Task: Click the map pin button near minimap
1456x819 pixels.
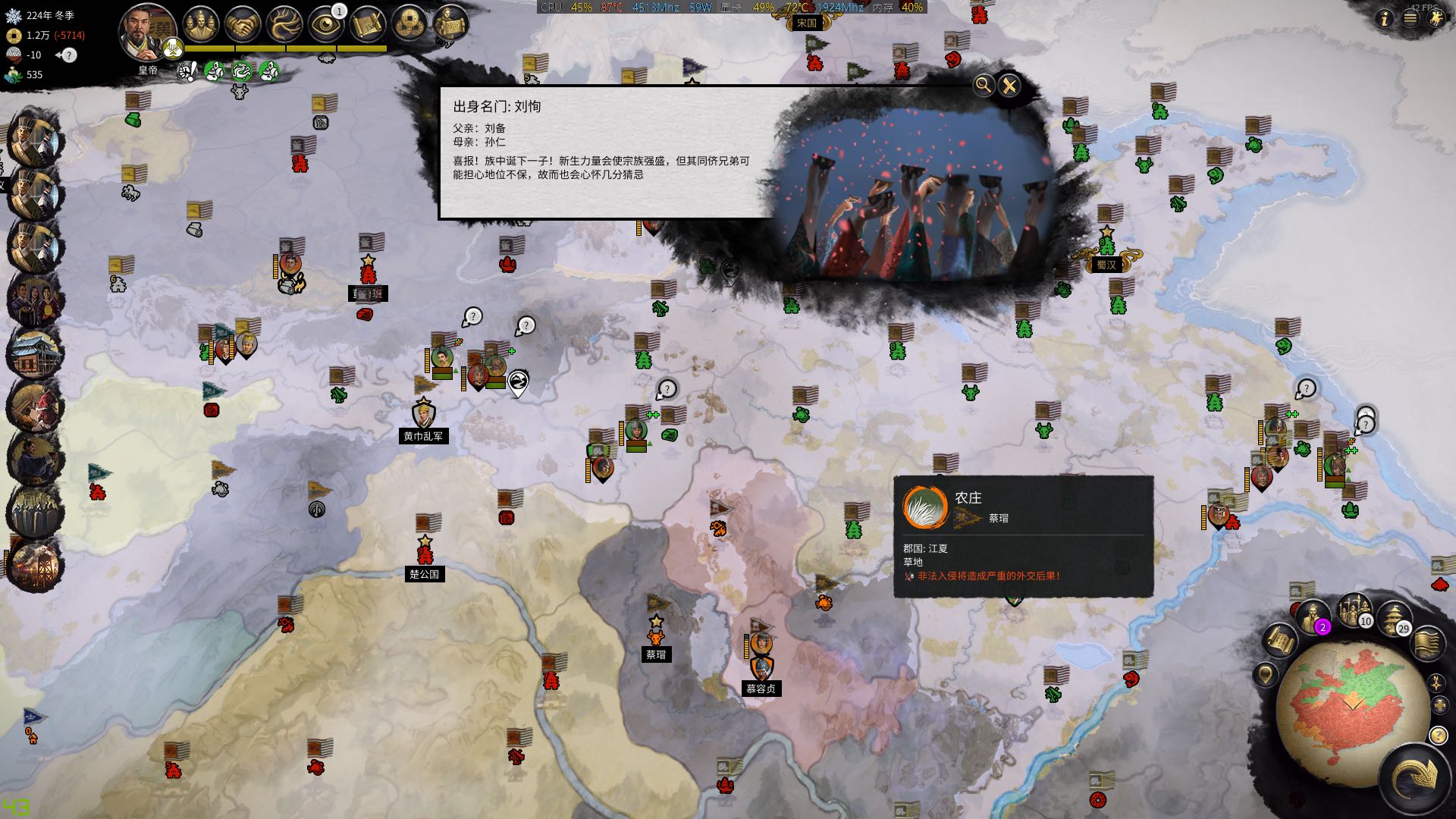Action: point(1264,673)
